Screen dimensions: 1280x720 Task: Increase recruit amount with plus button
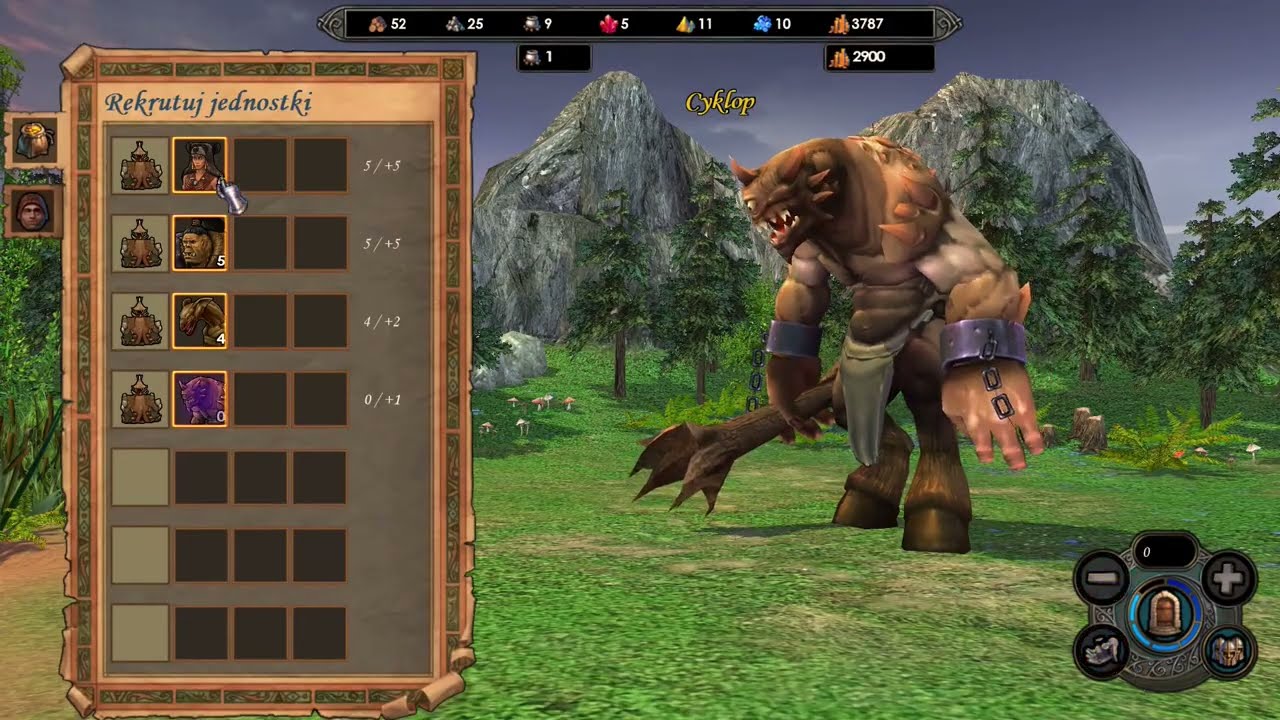click(1228, 579)
